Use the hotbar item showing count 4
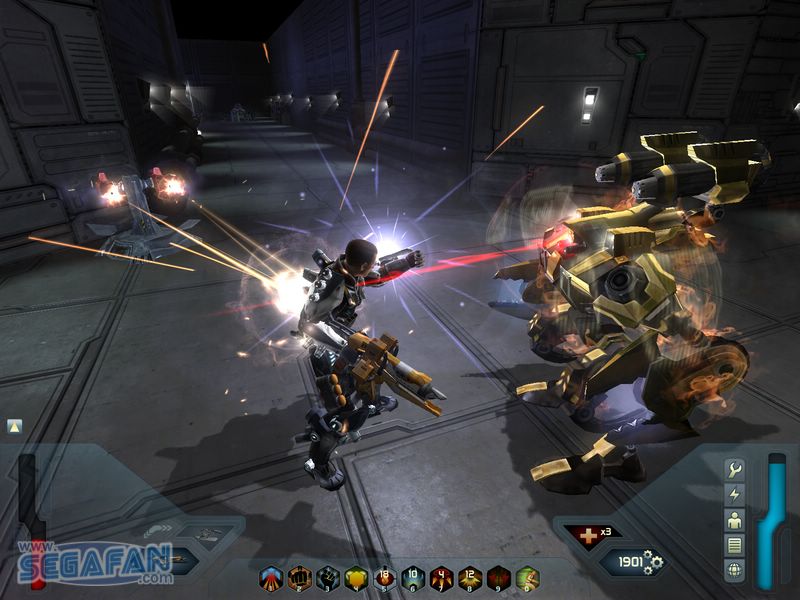This screenshot has width=800, height=600. tap(442, 577)
